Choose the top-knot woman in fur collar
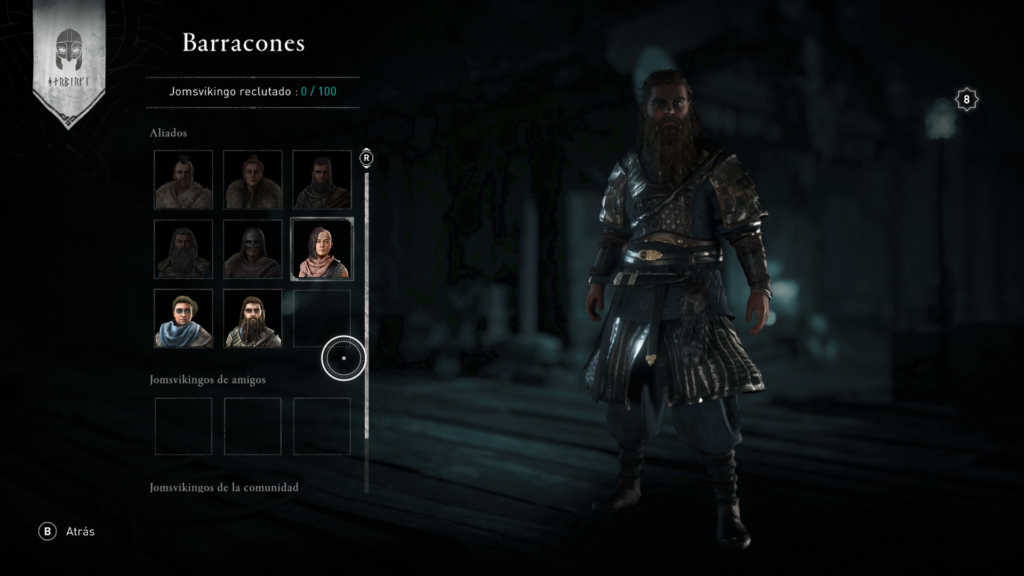 pos(252,180)
